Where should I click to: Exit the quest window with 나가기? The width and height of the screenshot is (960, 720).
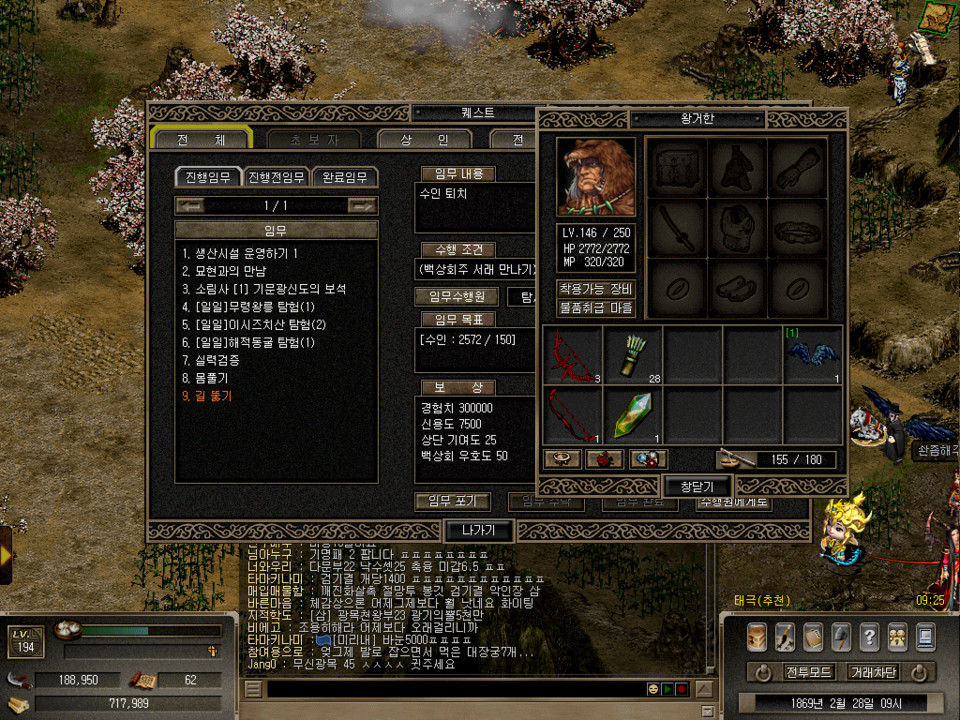[479, 530]
